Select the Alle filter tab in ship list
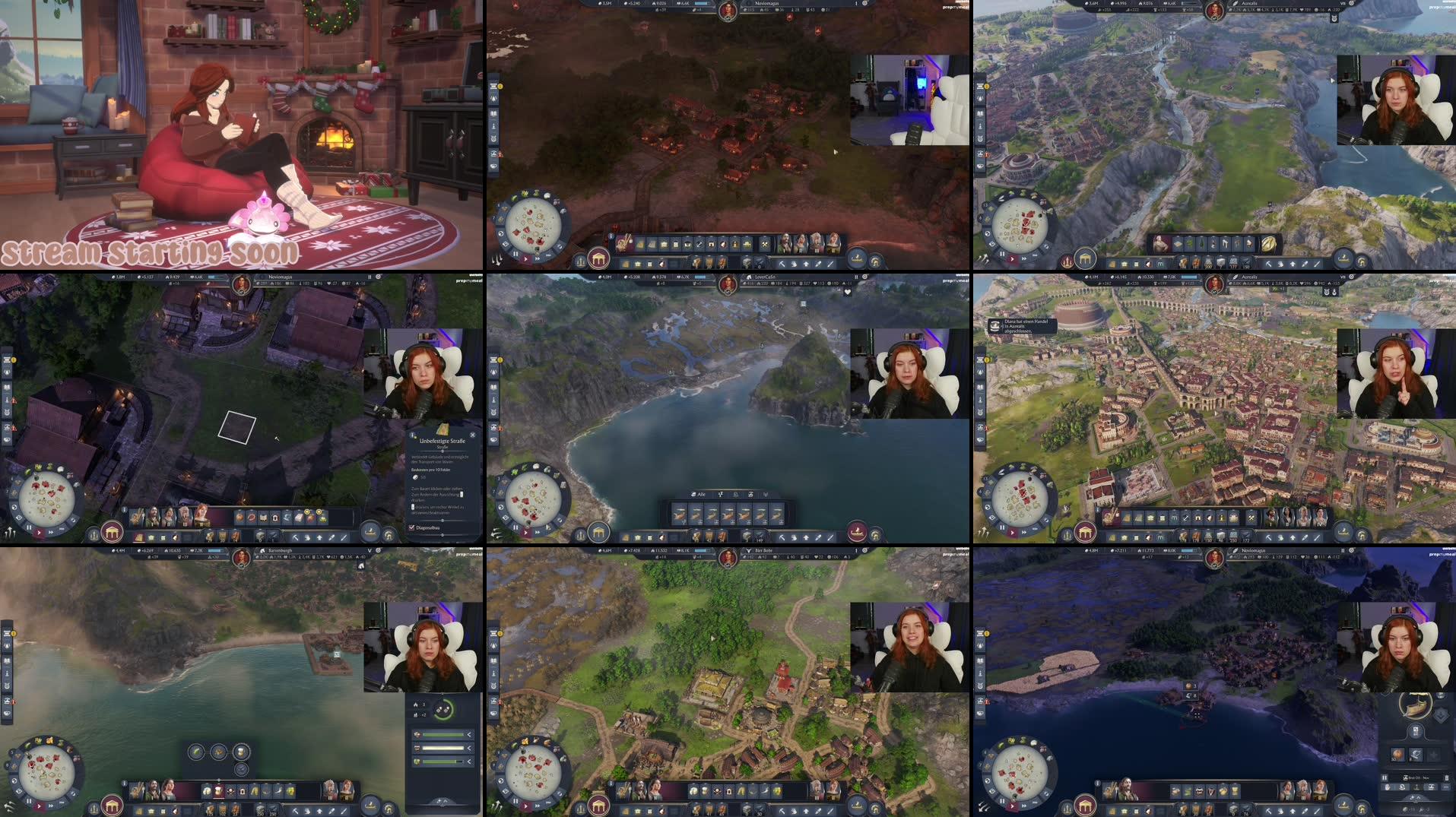This screenshot has height=817, width=1456. pos(697,495)
